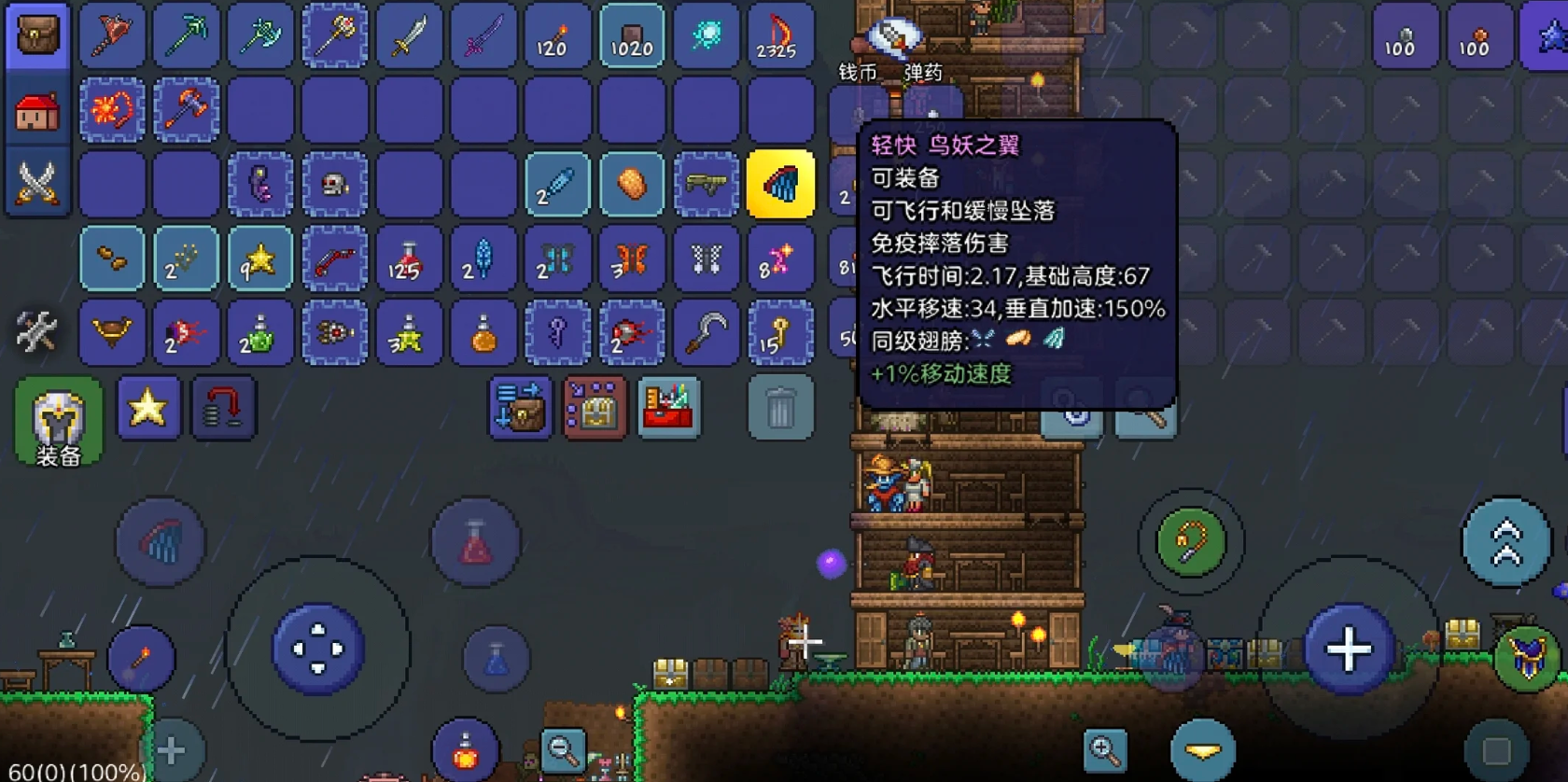Open the crafting workbench icon

click(666, 409)
